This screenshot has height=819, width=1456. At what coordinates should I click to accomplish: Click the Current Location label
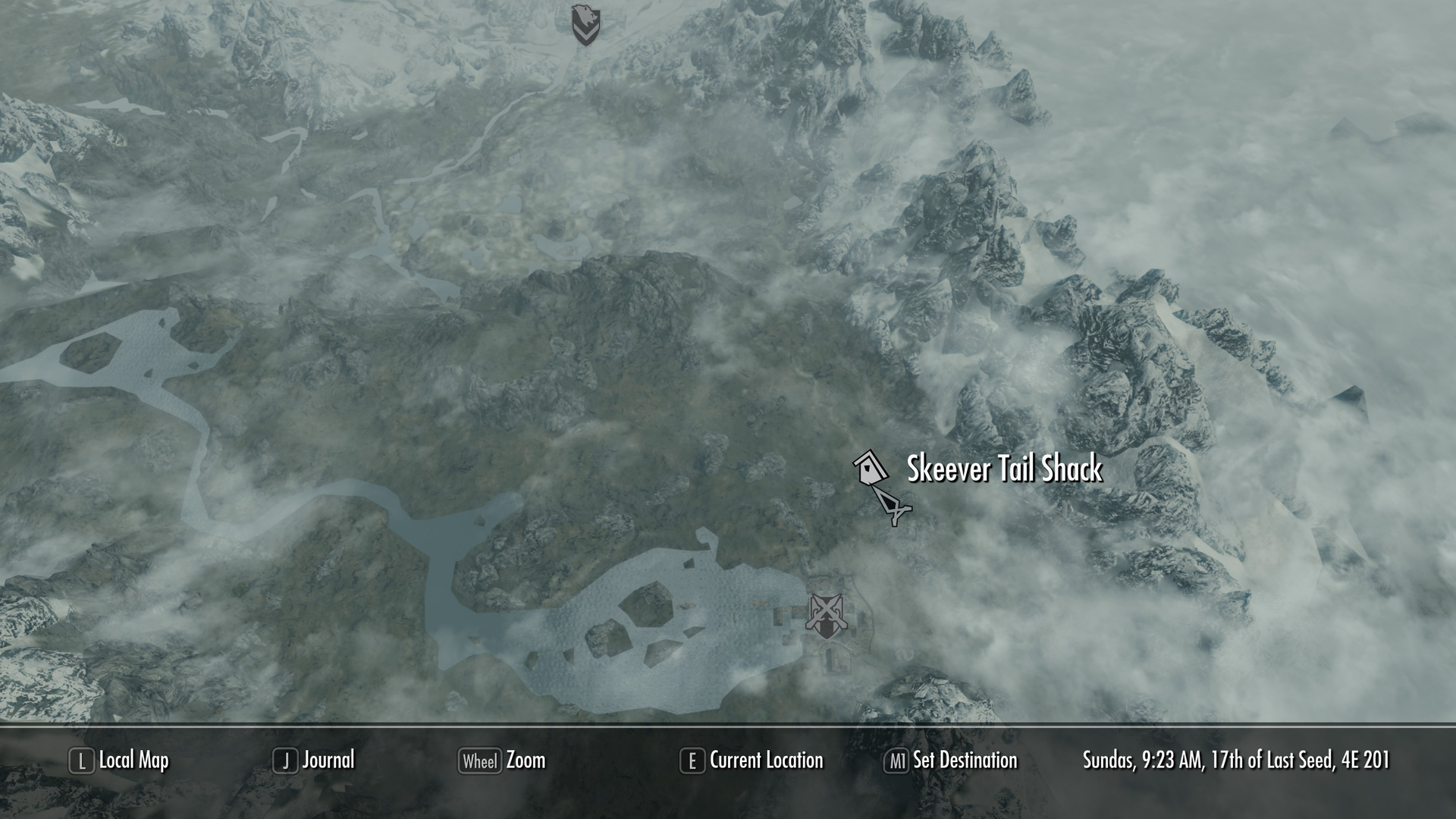click(x=766, y=761)
